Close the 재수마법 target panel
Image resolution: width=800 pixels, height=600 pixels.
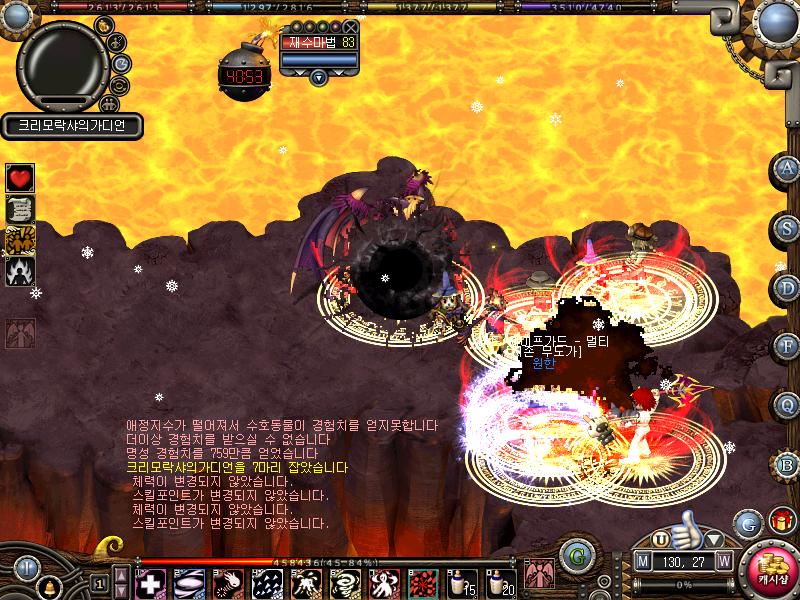tap(349, 27)
